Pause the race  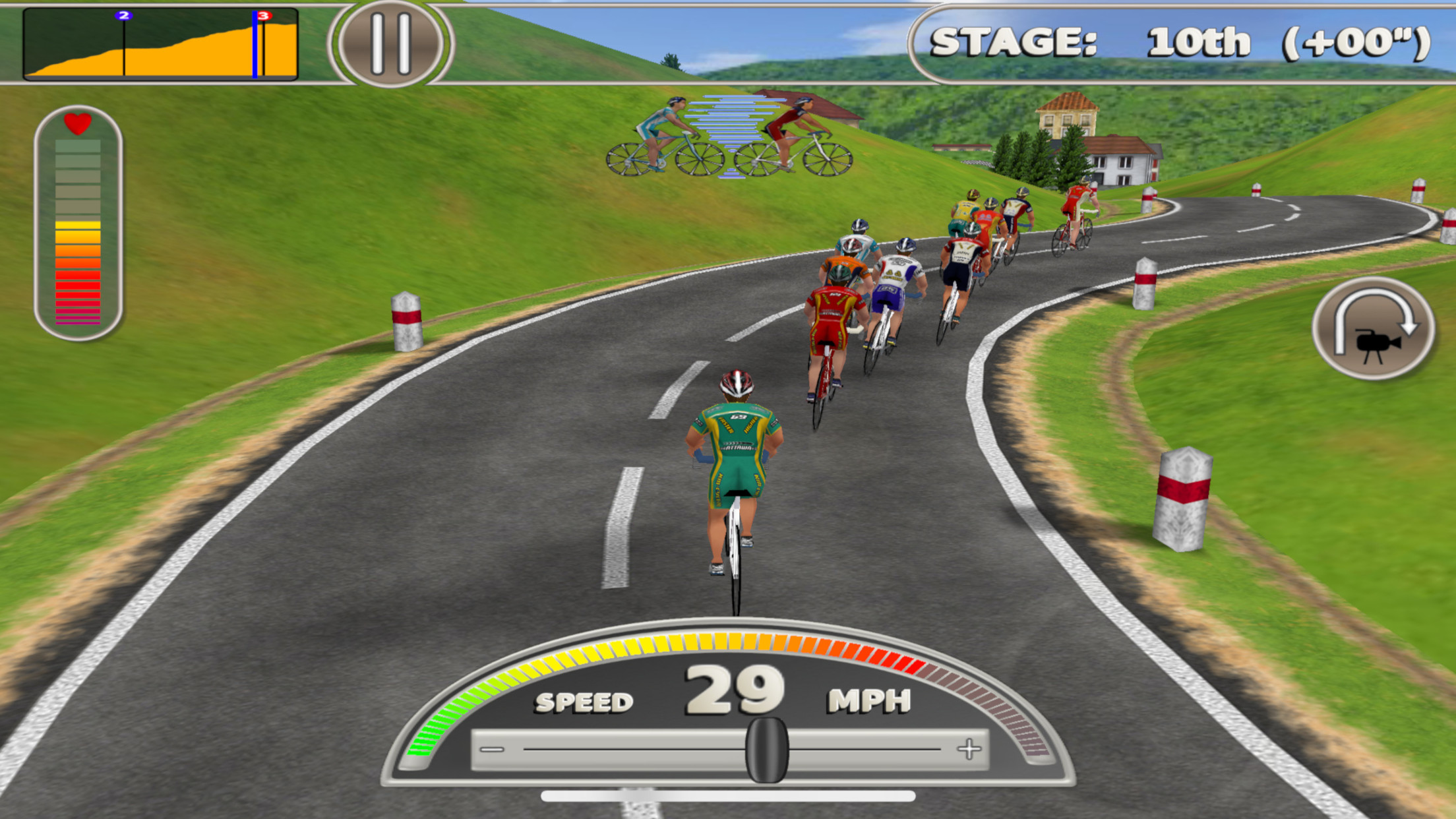pyautogui.click(x=391, y=44)
